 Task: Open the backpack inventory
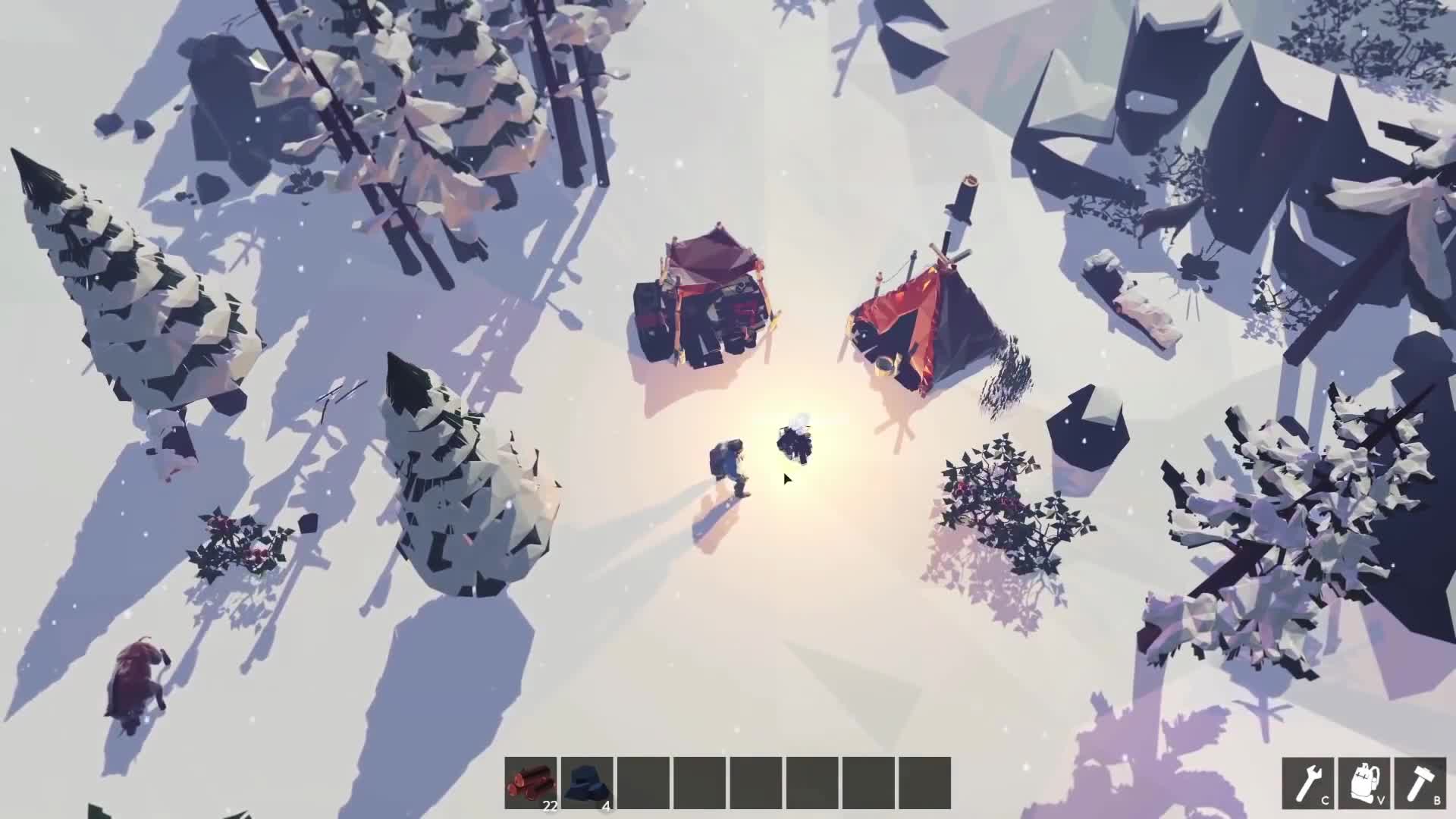(x=1364, y=783)
